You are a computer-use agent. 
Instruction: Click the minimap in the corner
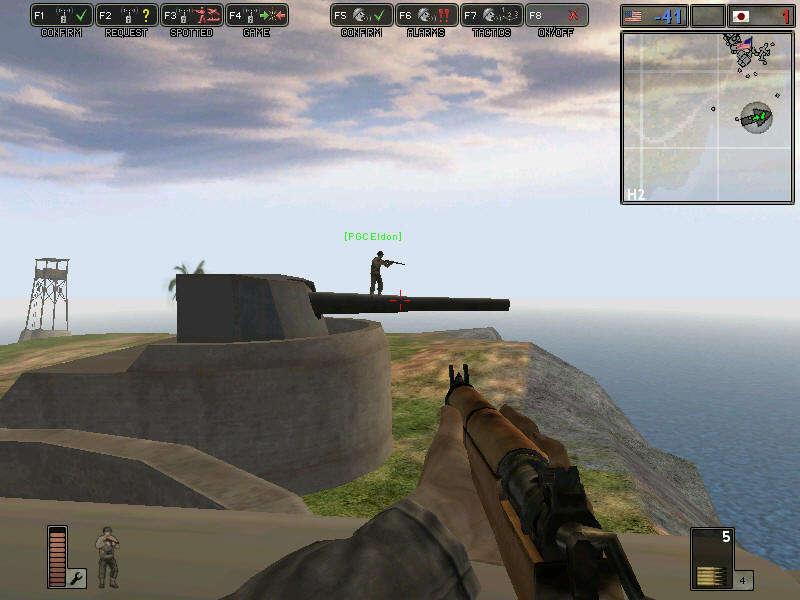[706, 117]
